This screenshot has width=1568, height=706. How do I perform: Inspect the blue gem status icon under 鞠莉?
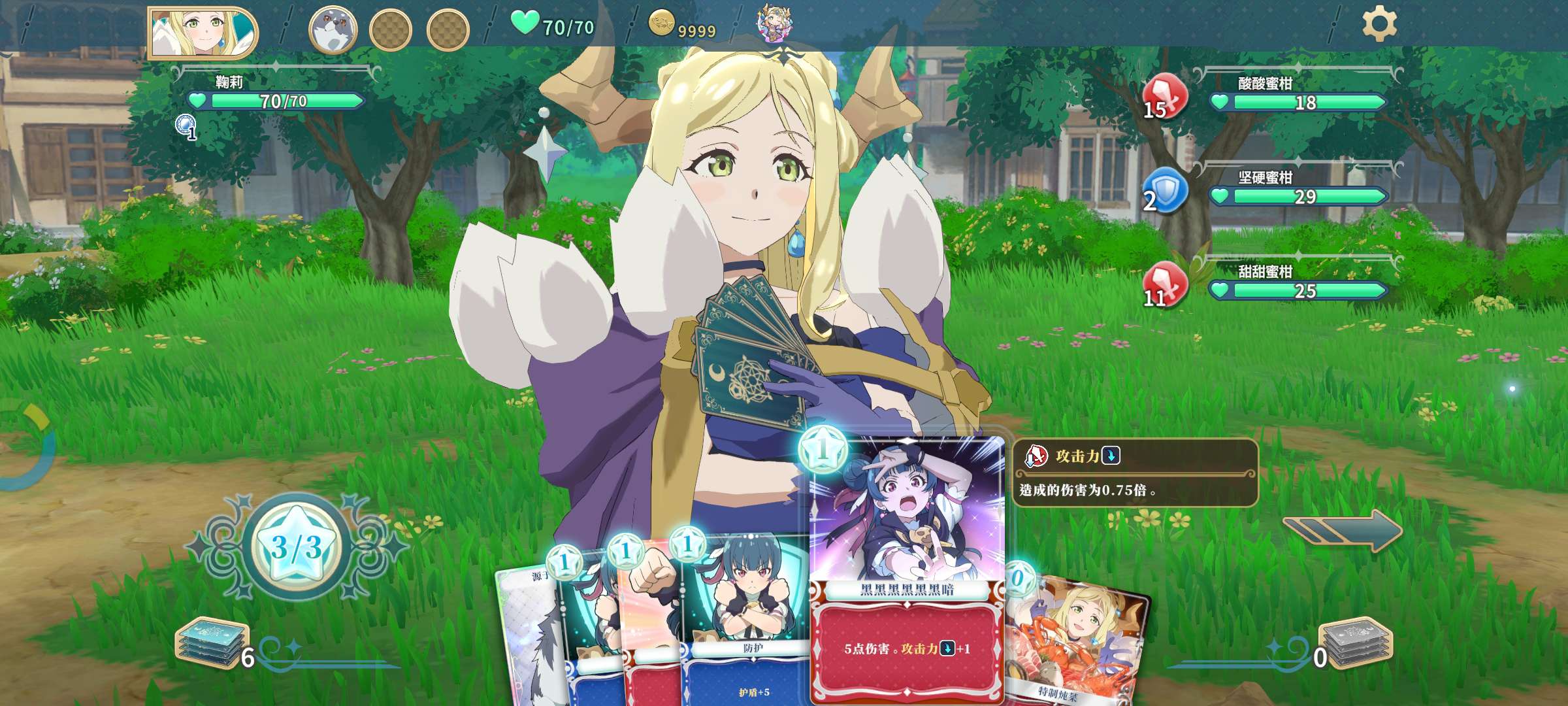(186, 125)
